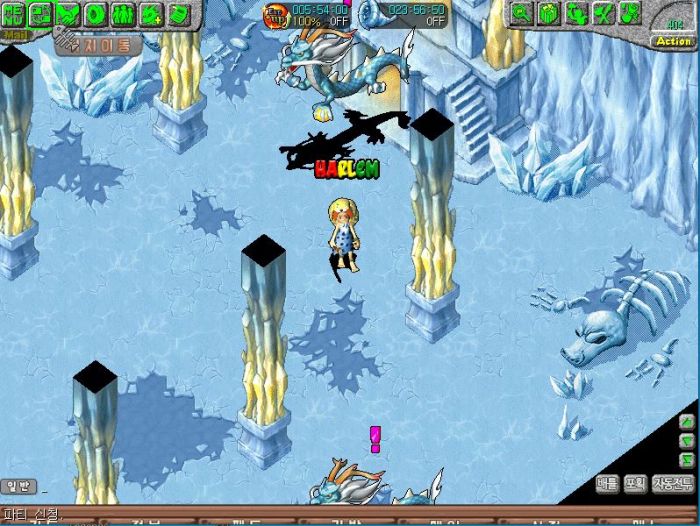Open the party members icon
Image resolution: width=700 pixels, height=526 pixels.
click(x=124, y=14)
